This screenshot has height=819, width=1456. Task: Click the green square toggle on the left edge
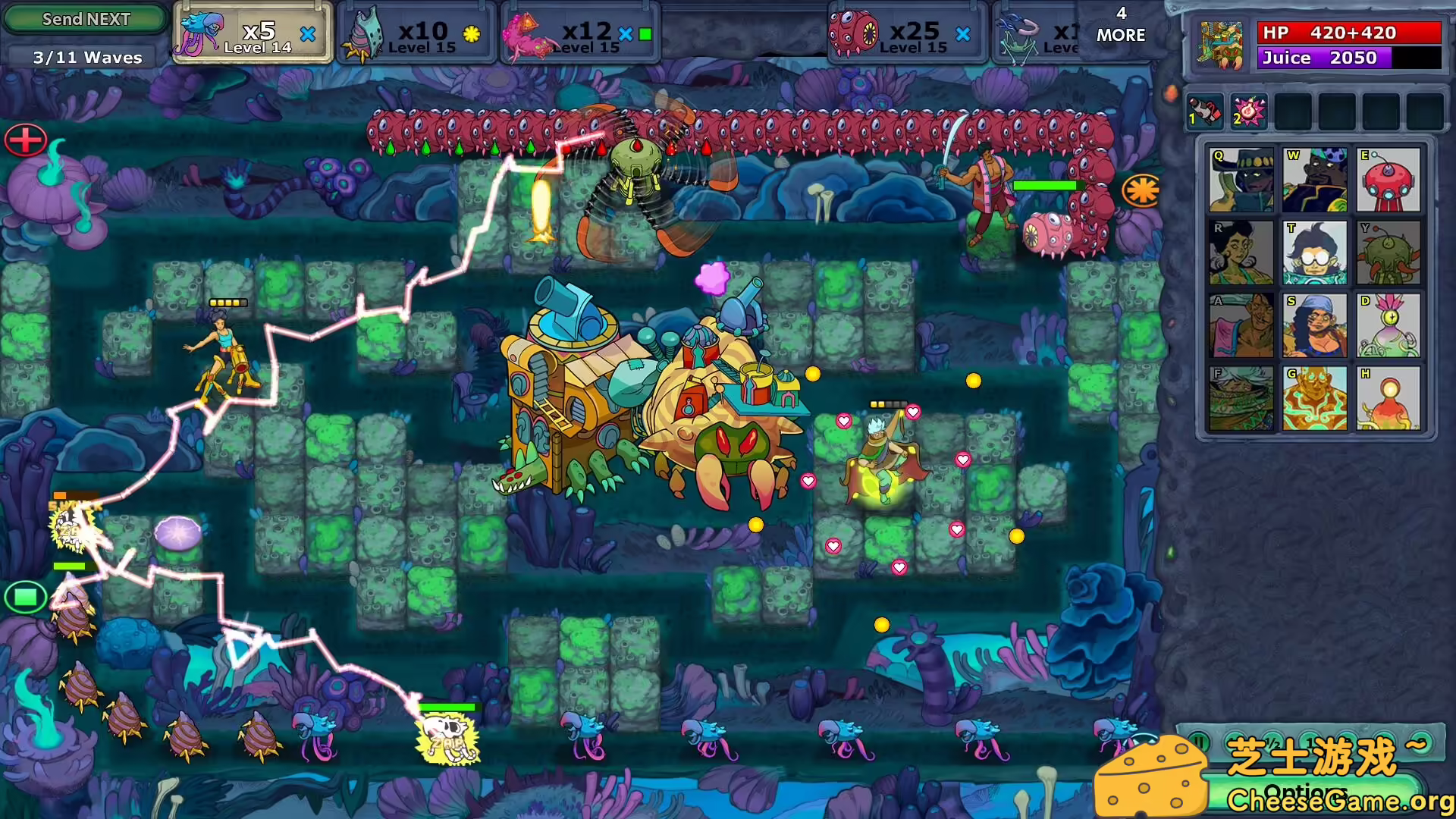[25, 598]
